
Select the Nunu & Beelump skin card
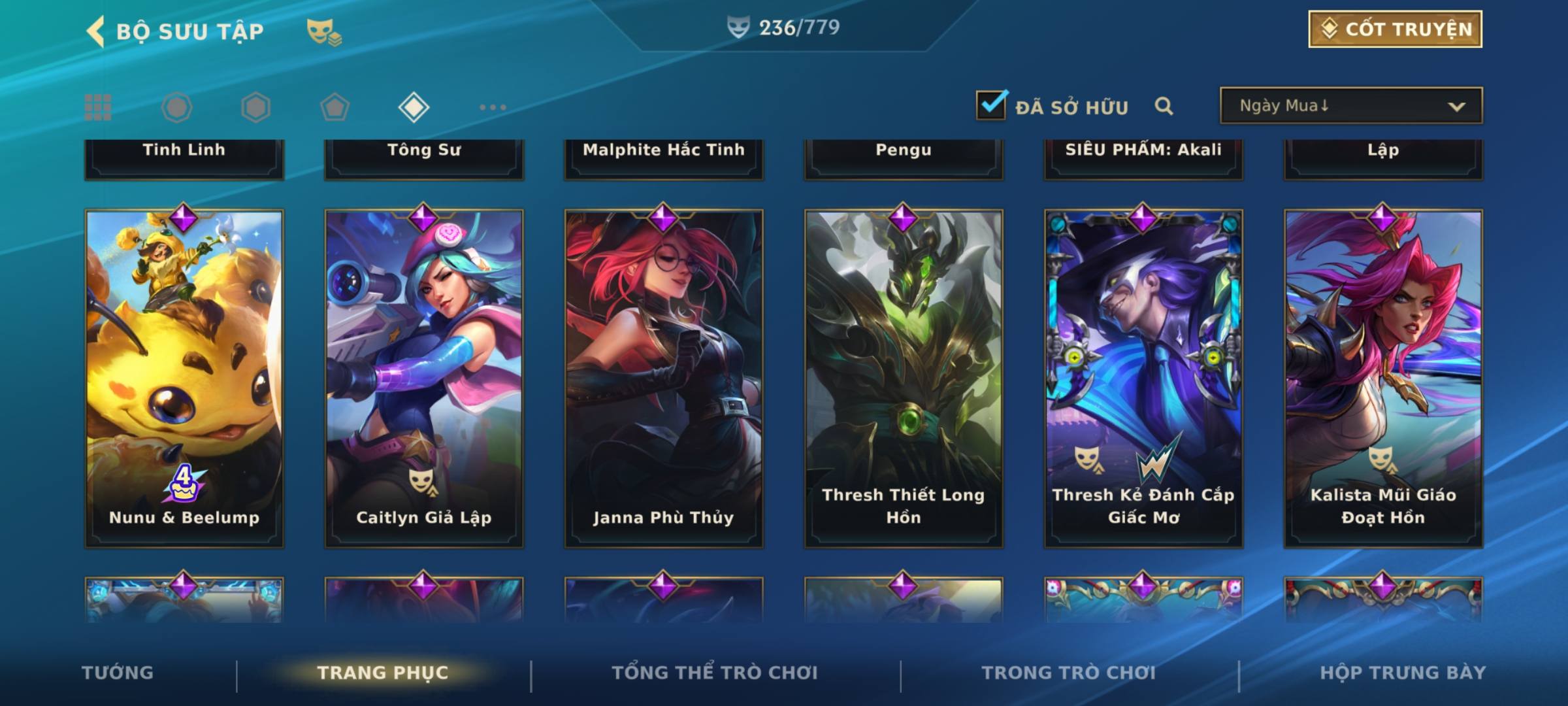click(184, 378)
